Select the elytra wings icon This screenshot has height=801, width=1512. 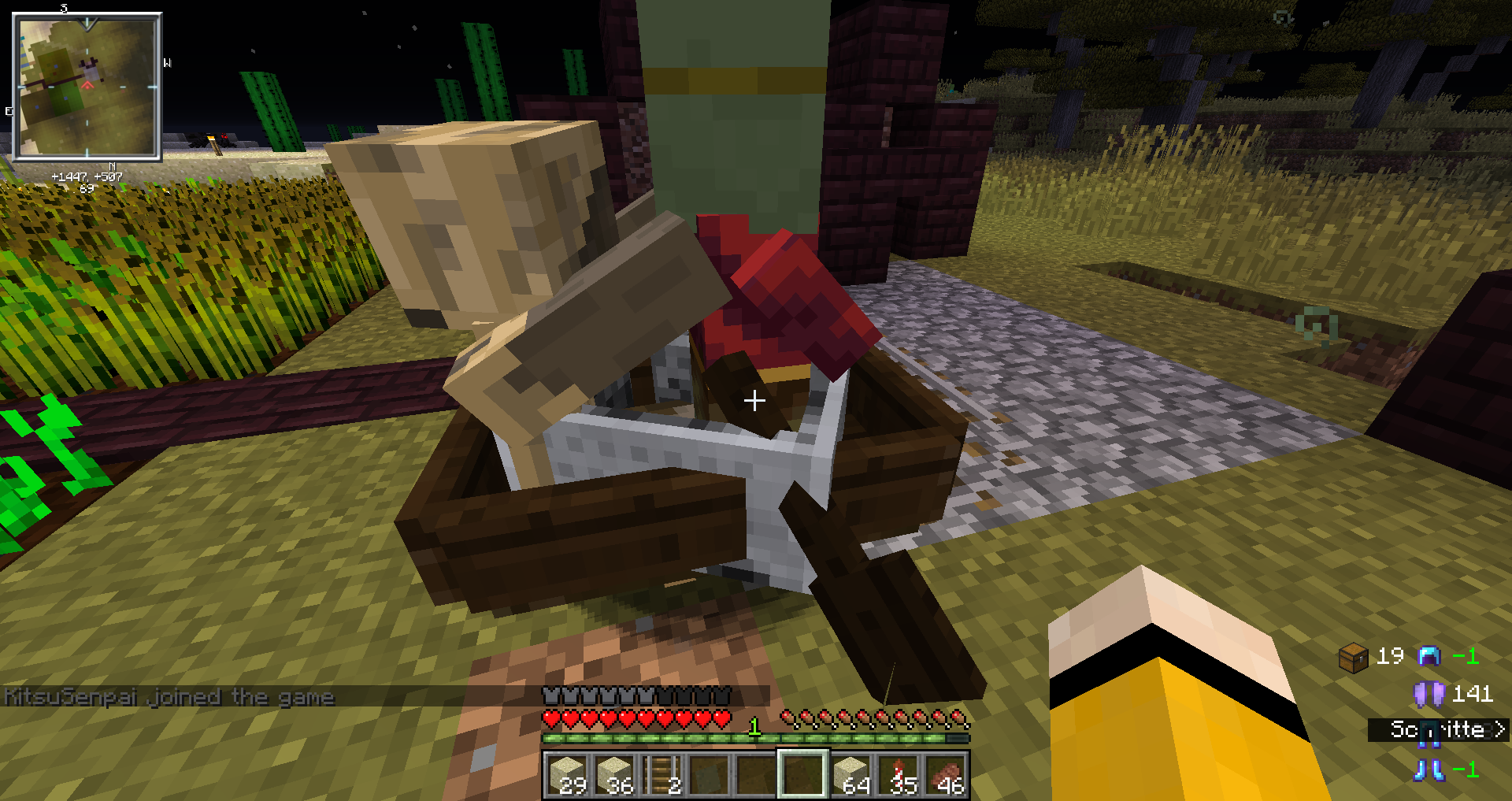coord(1429,694)
